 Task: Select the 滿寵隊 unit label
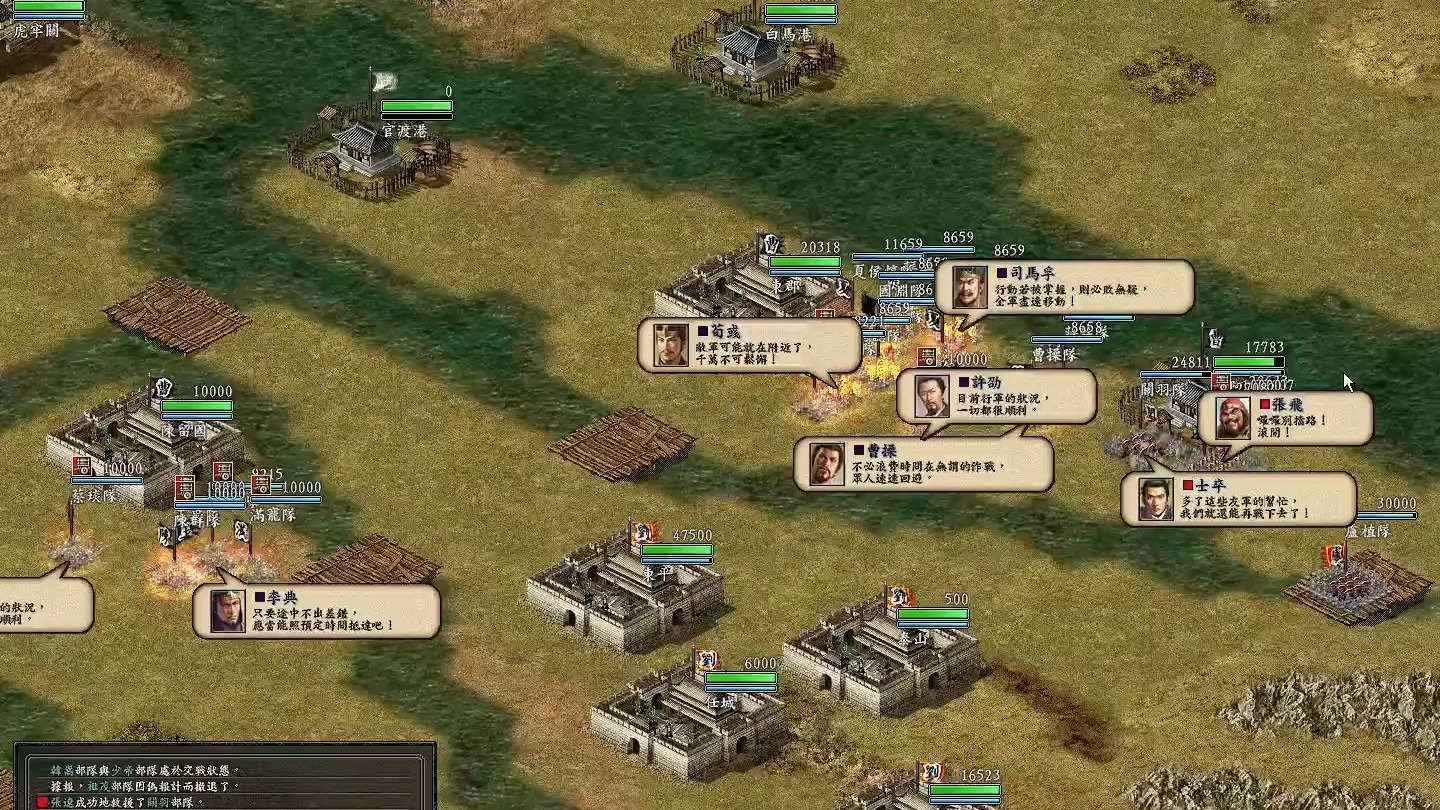pyautogui.click(x=273, y=514)
